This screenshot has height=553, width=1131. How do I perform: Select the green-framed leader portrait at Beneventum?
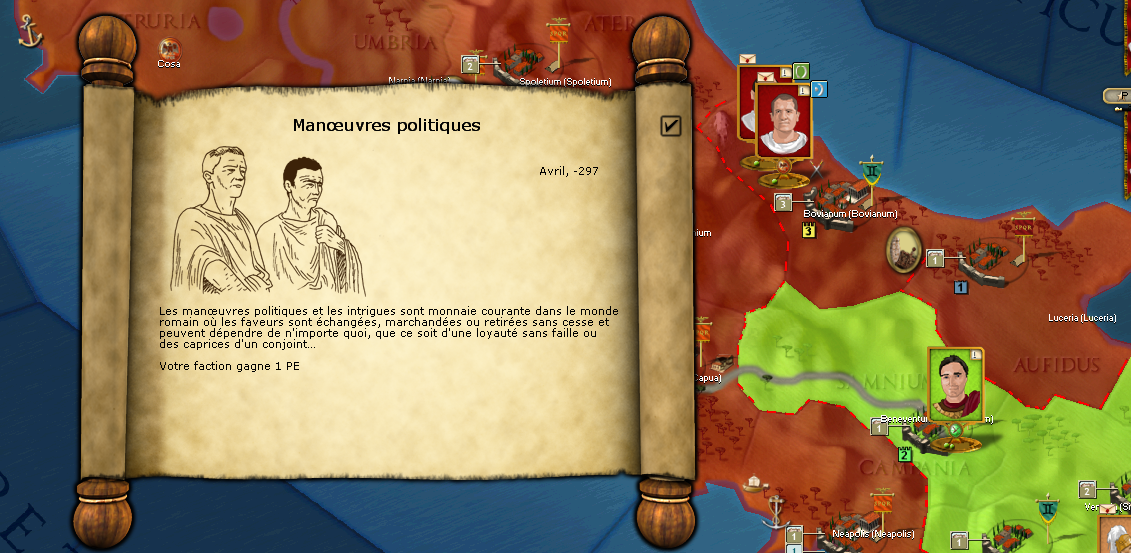point(955,383)
